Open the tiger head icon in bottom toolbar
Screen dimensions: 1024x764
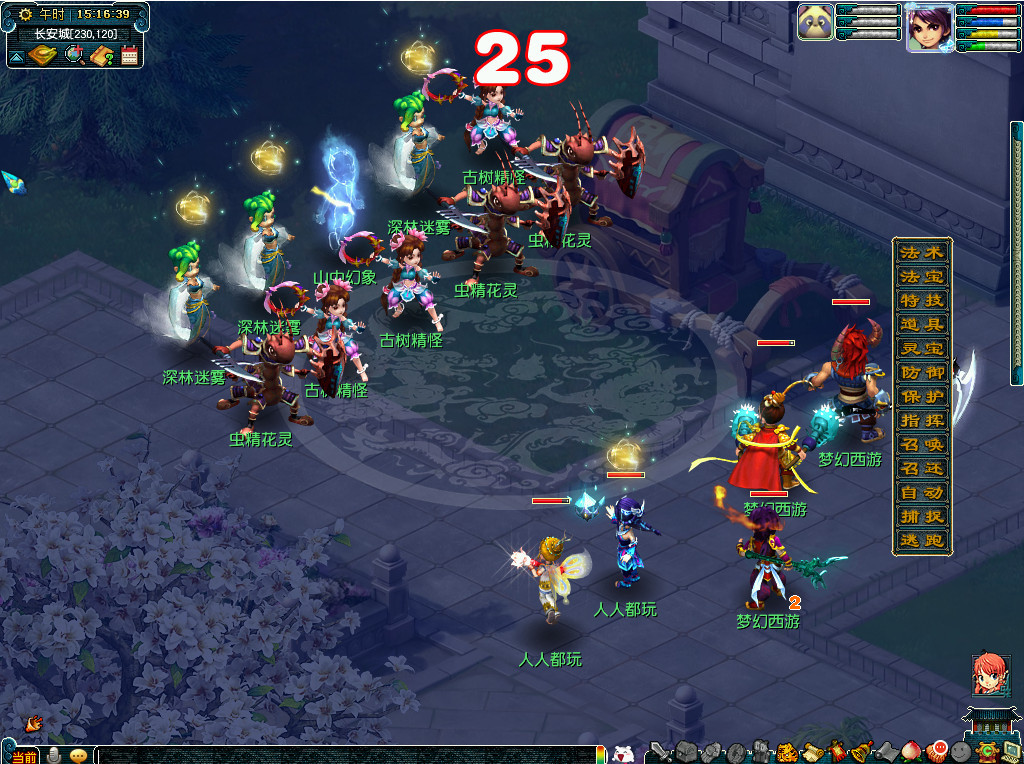786,753
